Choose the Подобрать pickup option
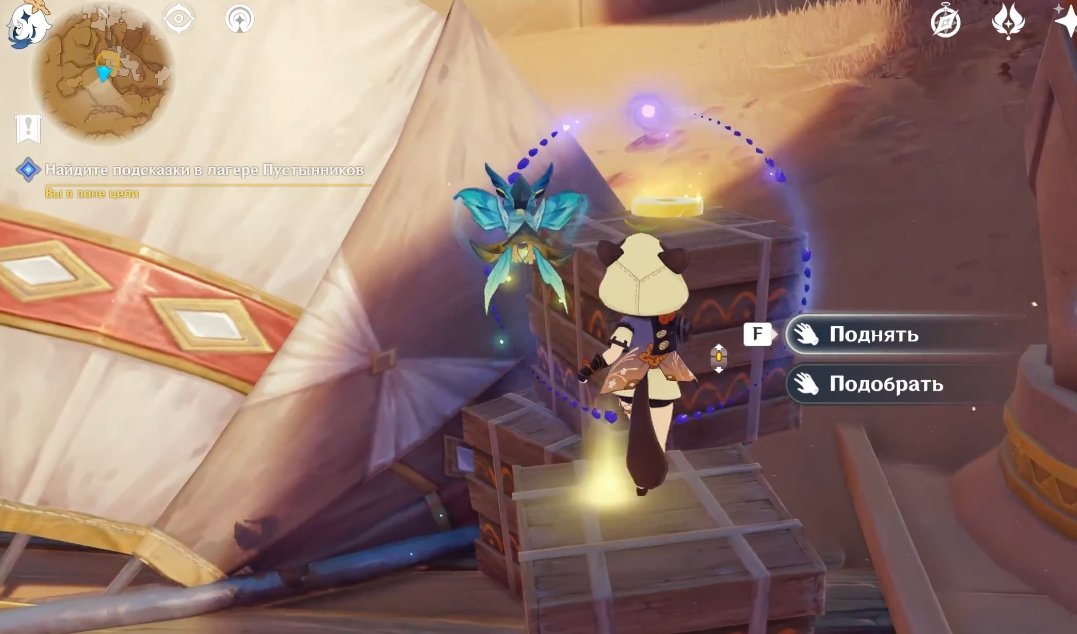Image resolution: width=1077 pixels, height=634 pixels. point(885,383)
